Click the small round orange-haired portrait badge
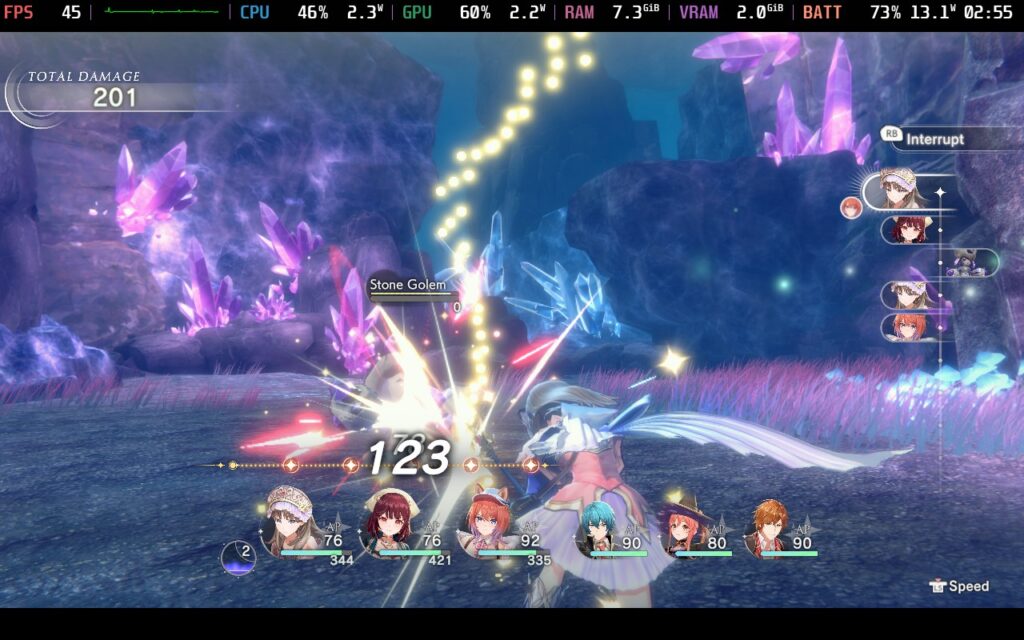1024x640 pixels. coord(851,207)
